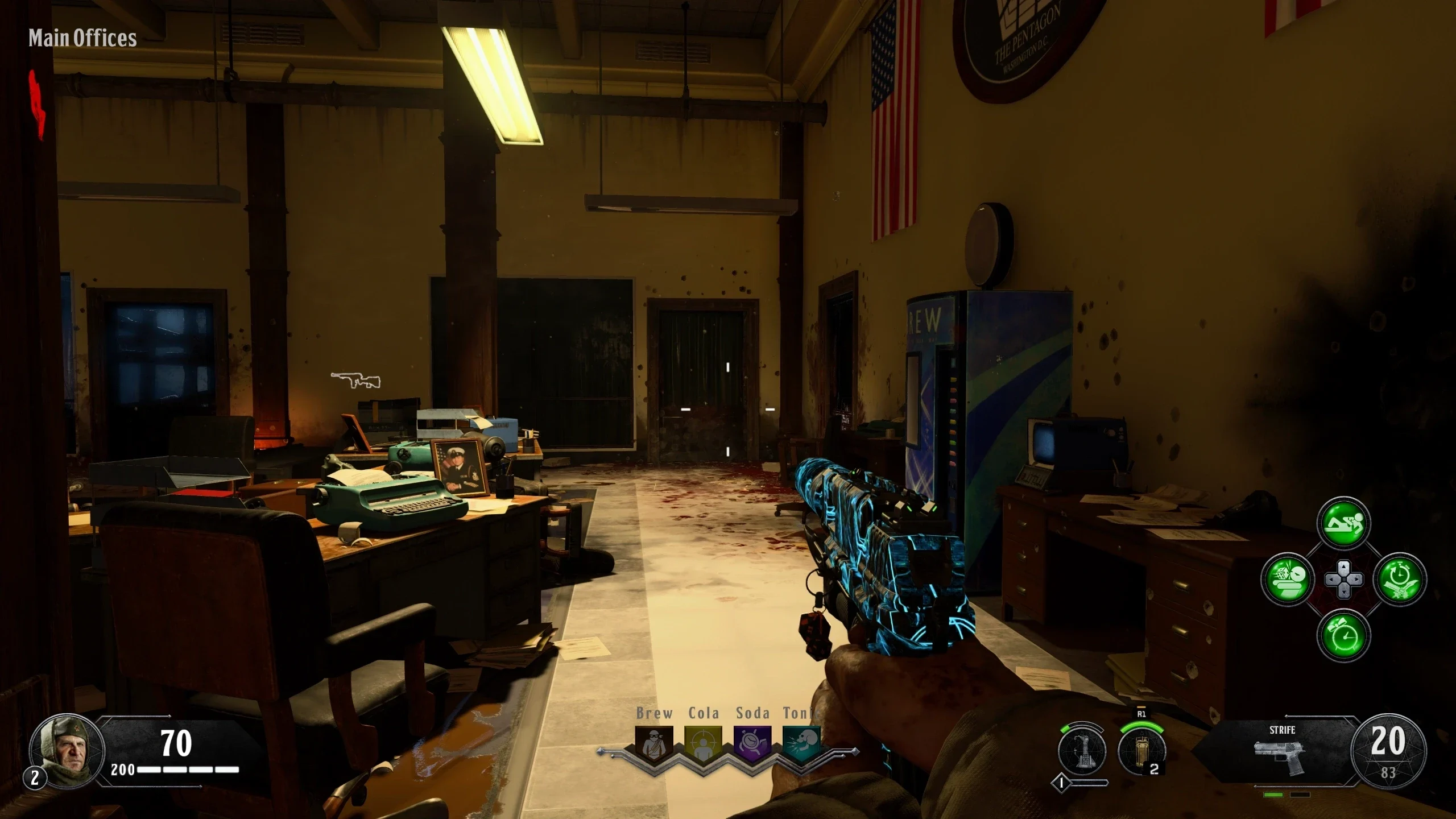Use the alarm clock elixir
This screenshot has width=1456, height=819.
point(1343,635)
